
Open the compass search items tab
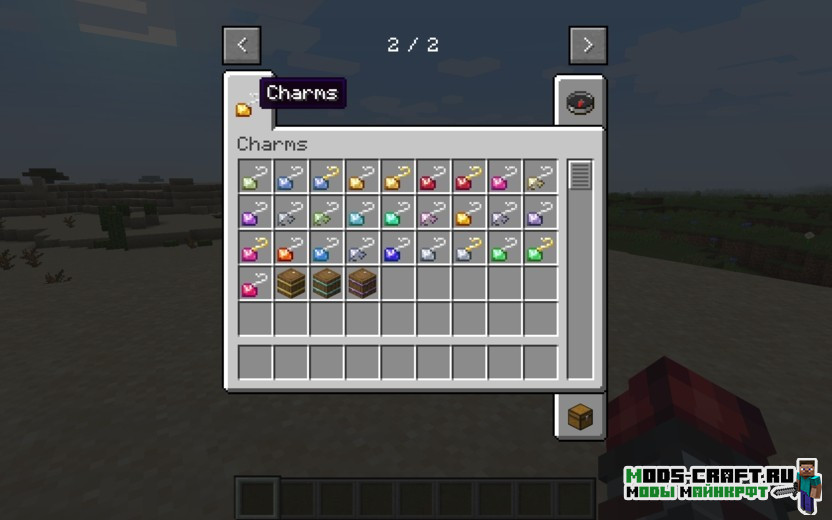pos(580,102)
